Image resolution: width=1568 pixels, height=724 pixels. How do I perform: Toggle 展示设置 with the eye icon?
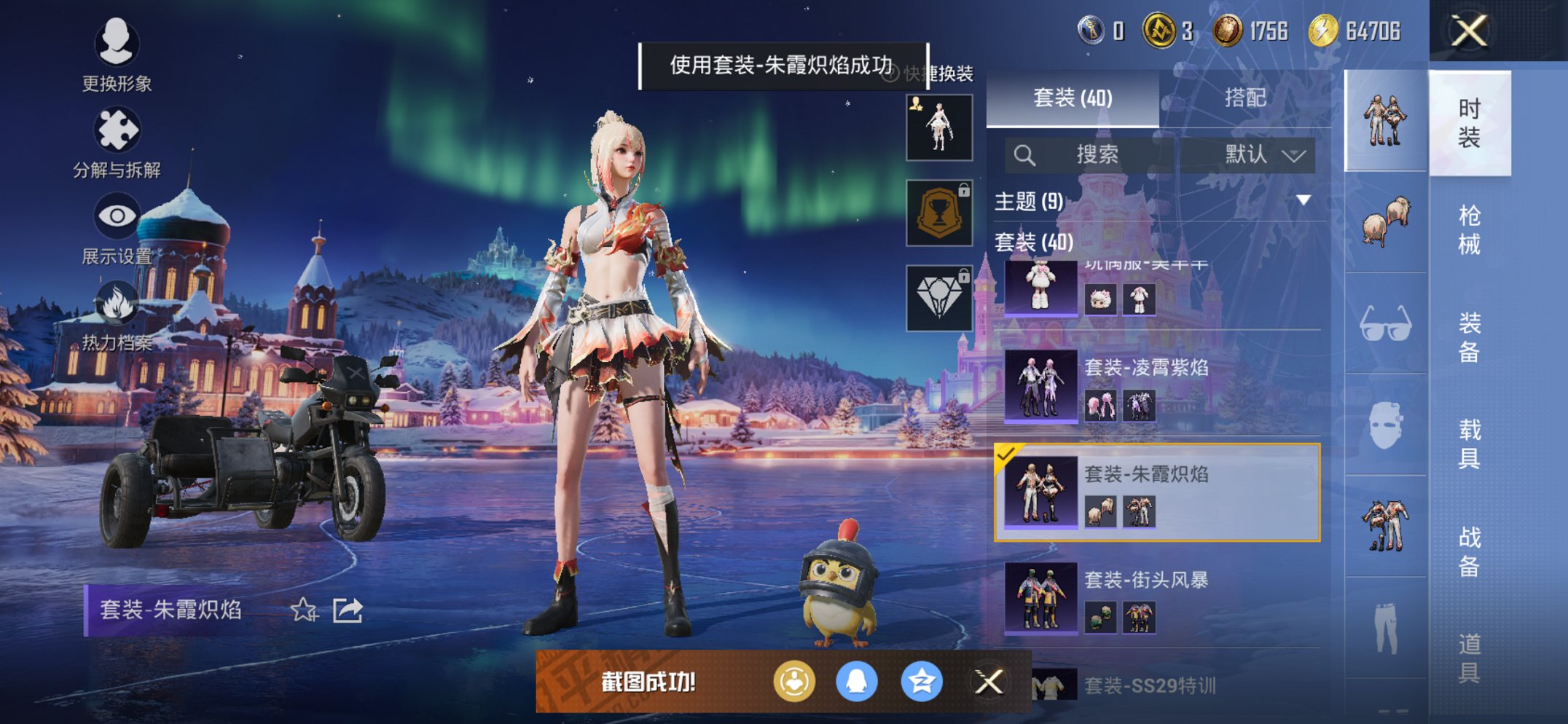[x=118, y=216]
